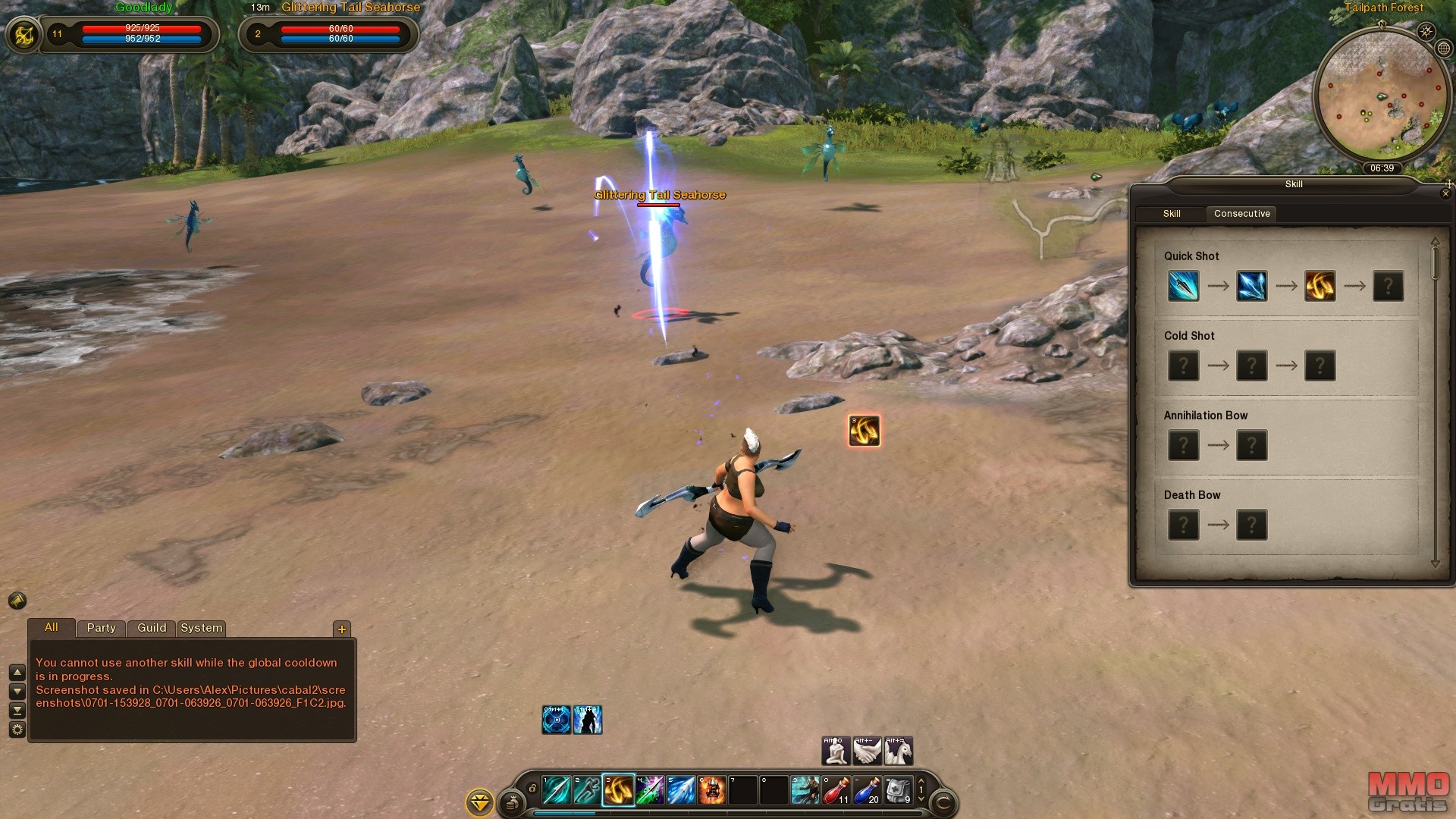The width and height of the screenshot is (1456, 819).
Task: Use the red health potion slot
Action: 836,790
